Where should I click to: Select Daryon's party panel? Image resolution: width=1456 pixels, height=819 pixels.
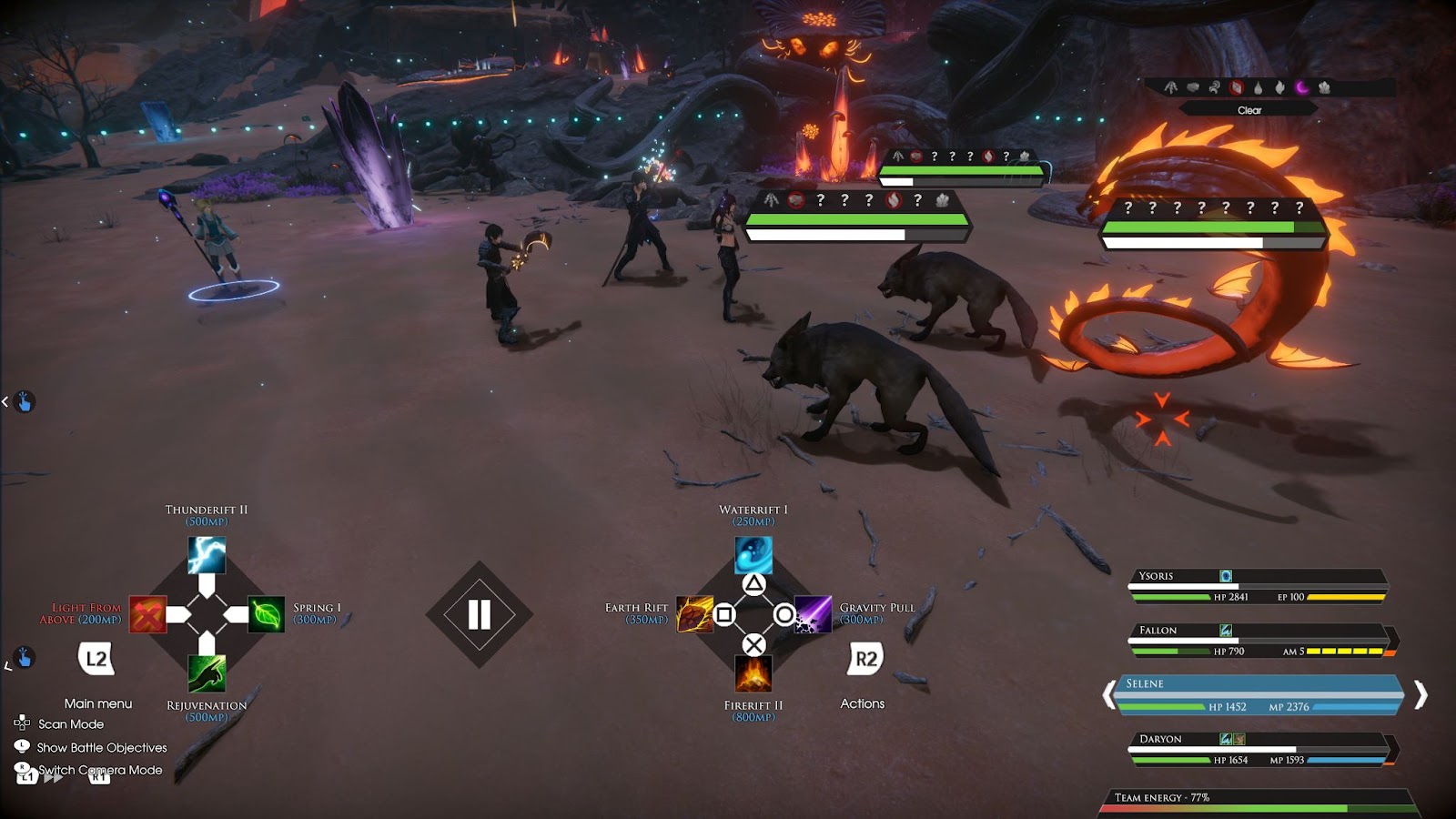[1256, 749]
